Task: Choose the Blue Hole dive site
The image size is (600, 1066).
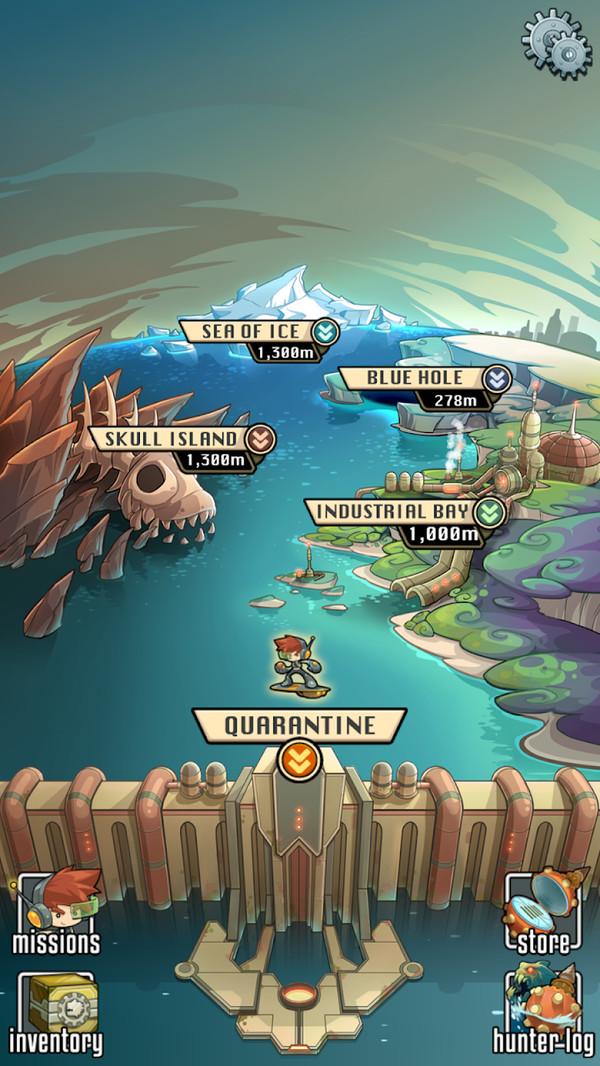Action: coord(425,379)
